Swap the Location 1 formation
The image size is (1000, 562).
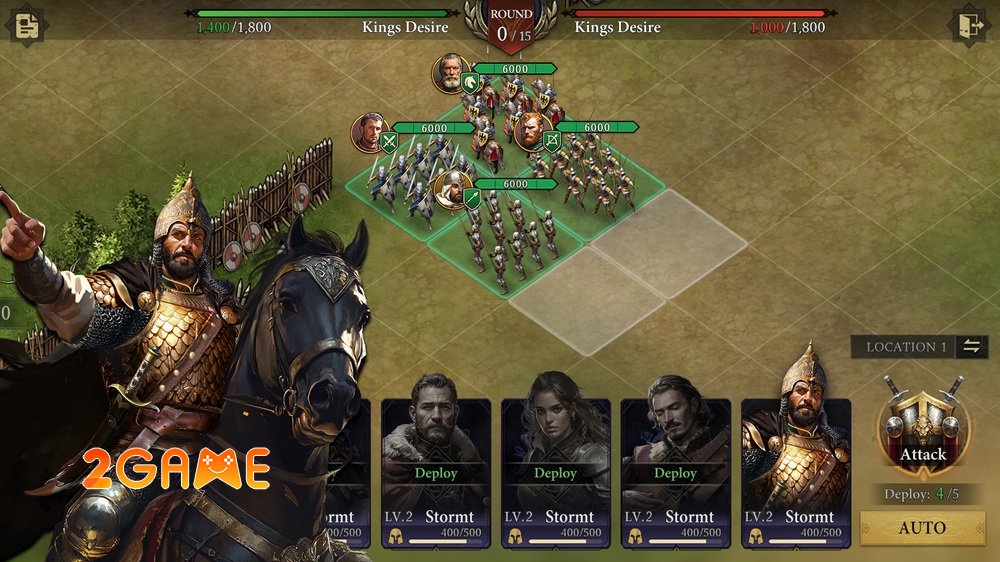(971, 347)
